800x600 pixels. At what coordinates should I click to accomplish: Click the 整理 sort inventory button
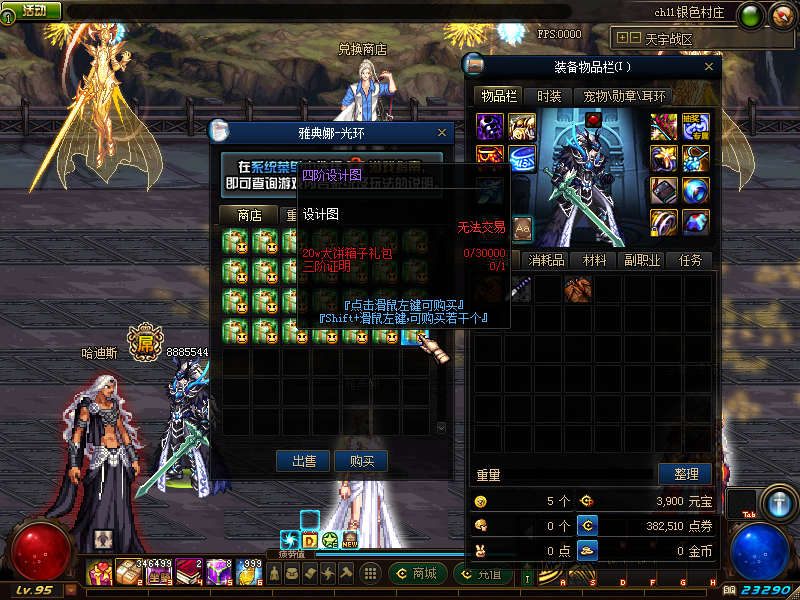pyautogui.click(x=685, y=473)
